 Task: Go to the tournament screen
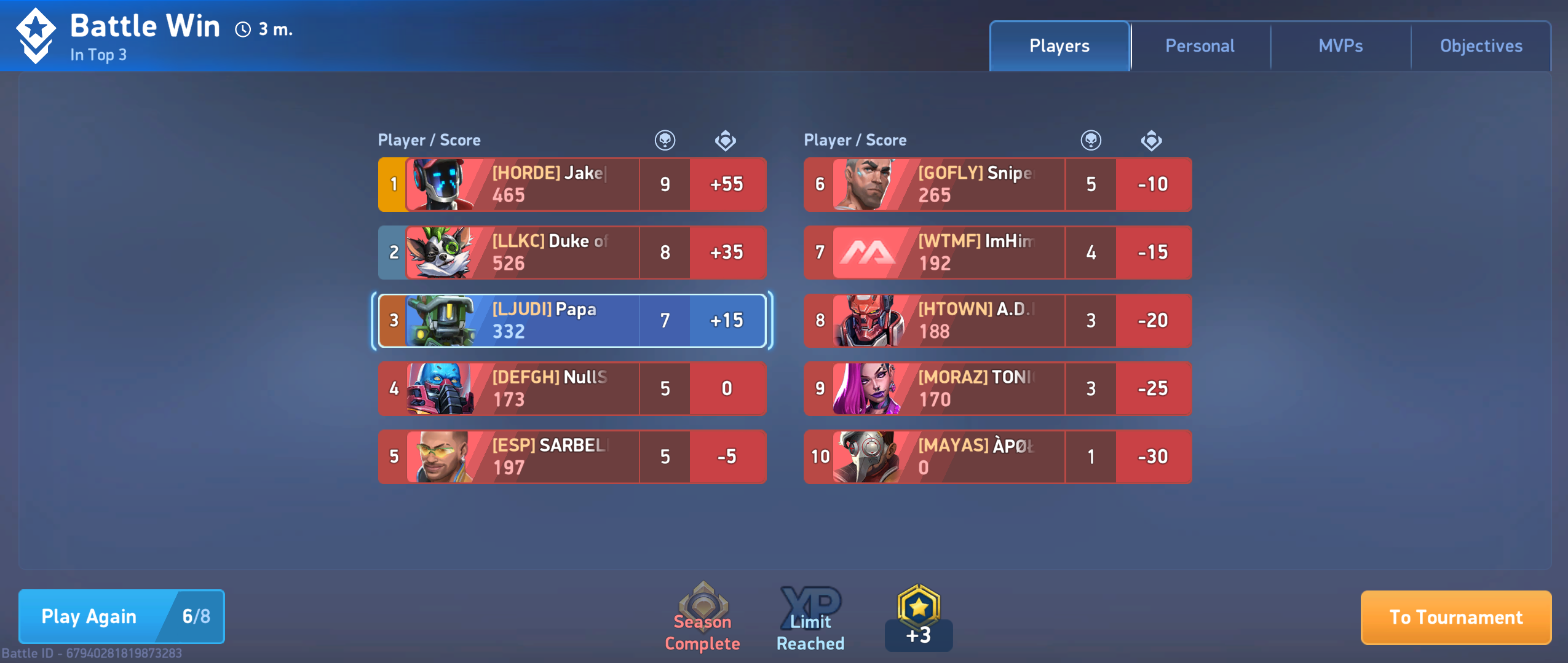tap(1455, 617)
